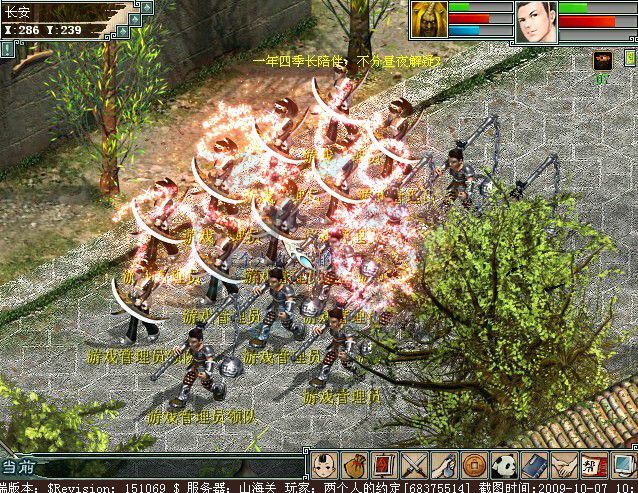
Task: Click the handshake icon
Action: [x=563, y=465]
